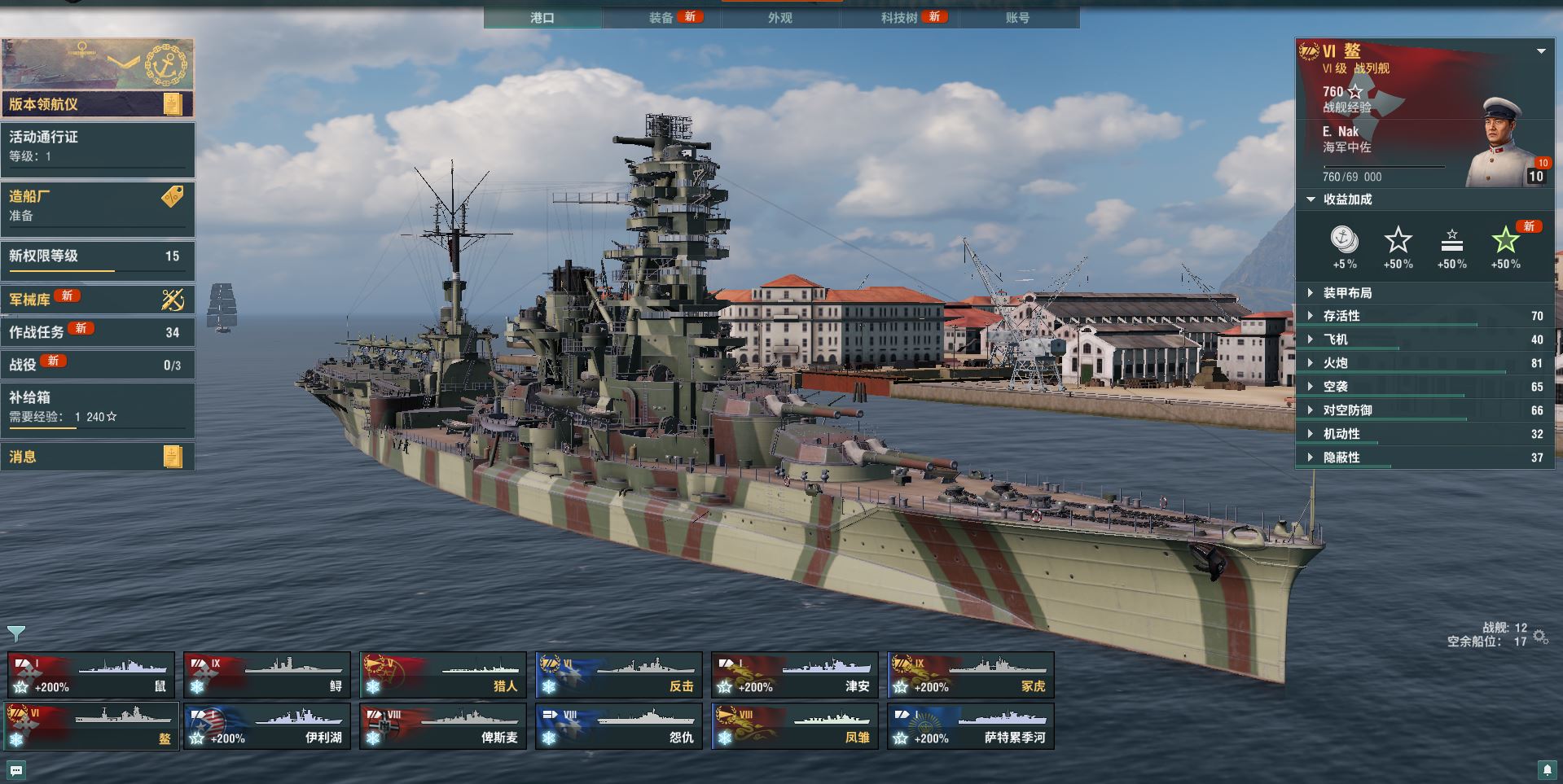
Task: Open the chat bubble icon
Action: (16, 769)
